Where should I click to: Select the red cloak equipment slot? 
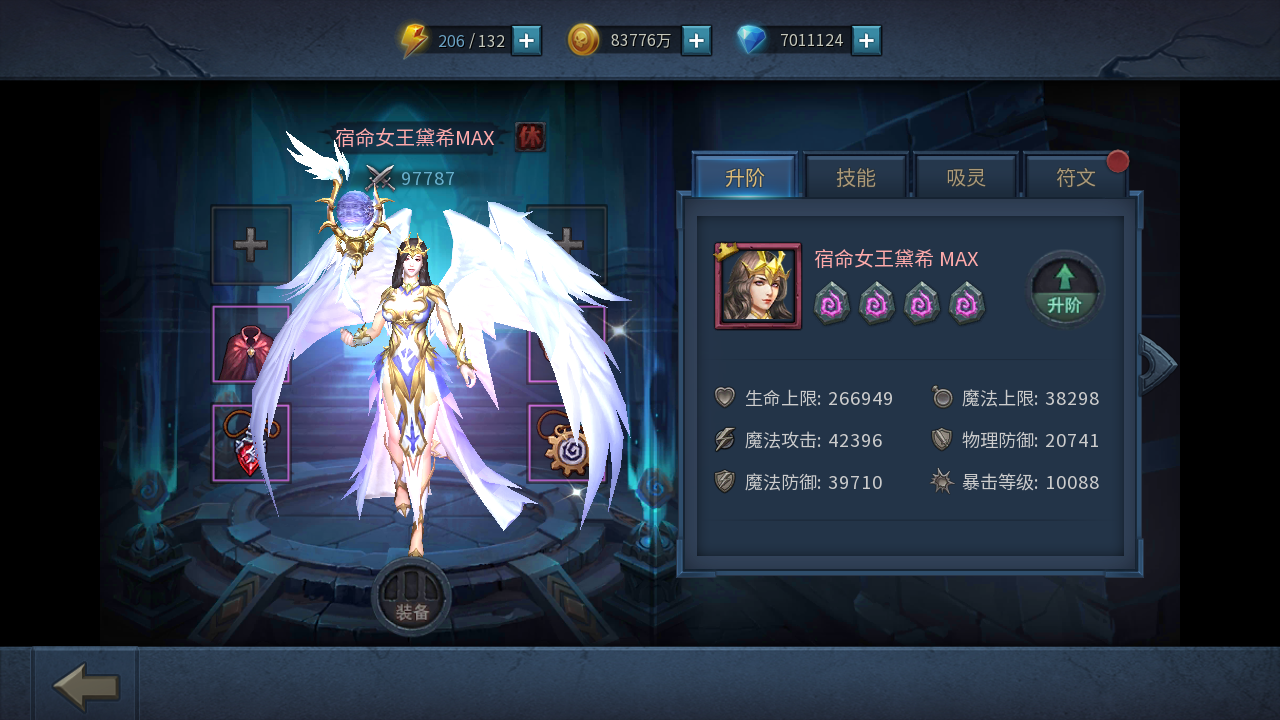(251, 345)
